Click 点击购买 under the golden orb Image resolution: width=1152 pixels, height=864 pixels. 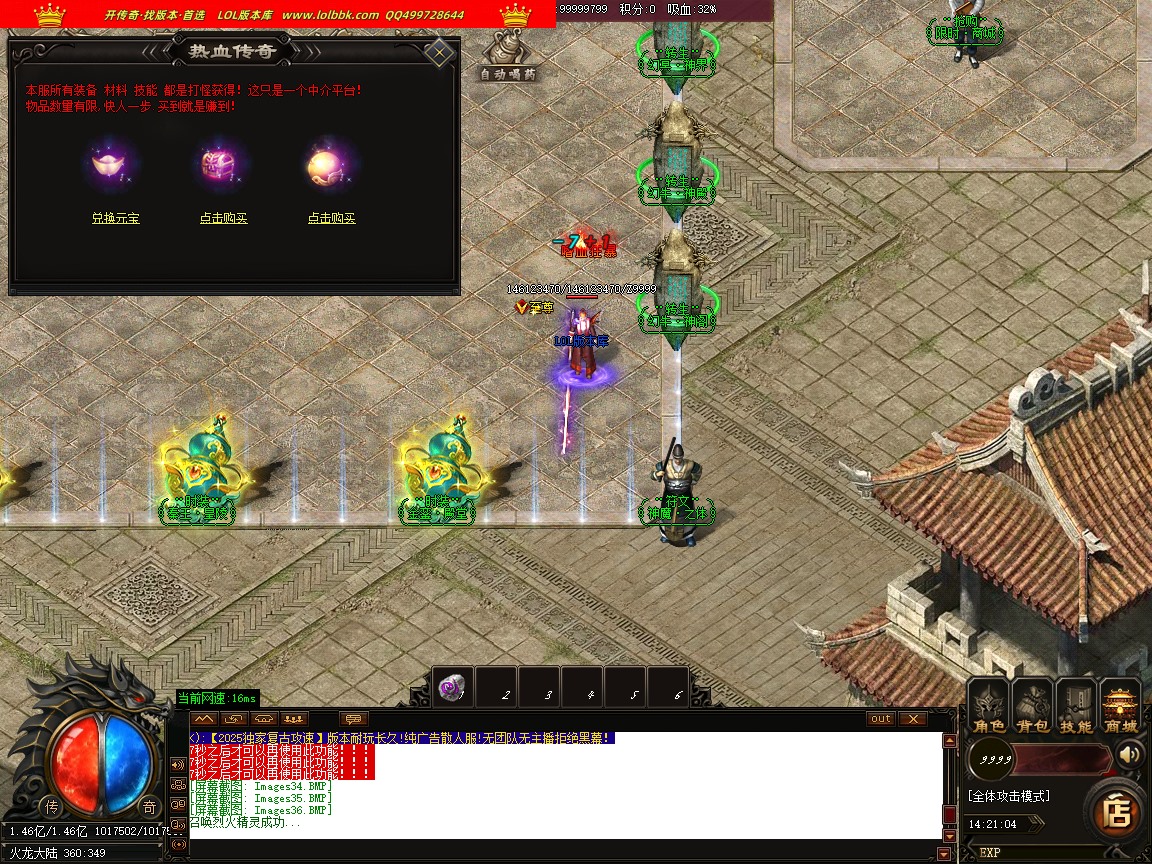[331, 218]
